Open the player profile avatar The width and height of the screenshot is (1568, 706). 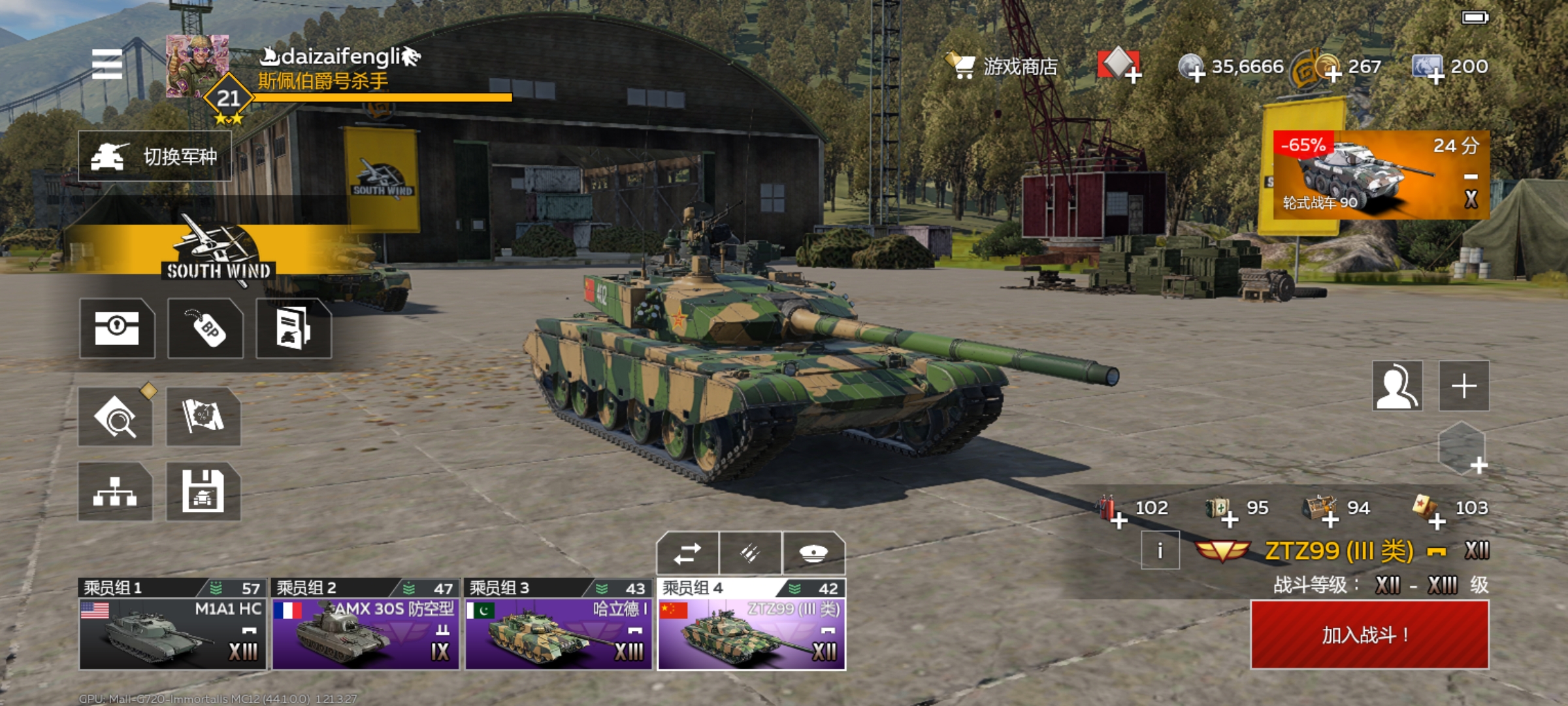pyautogui.click(x=197, y=66)
